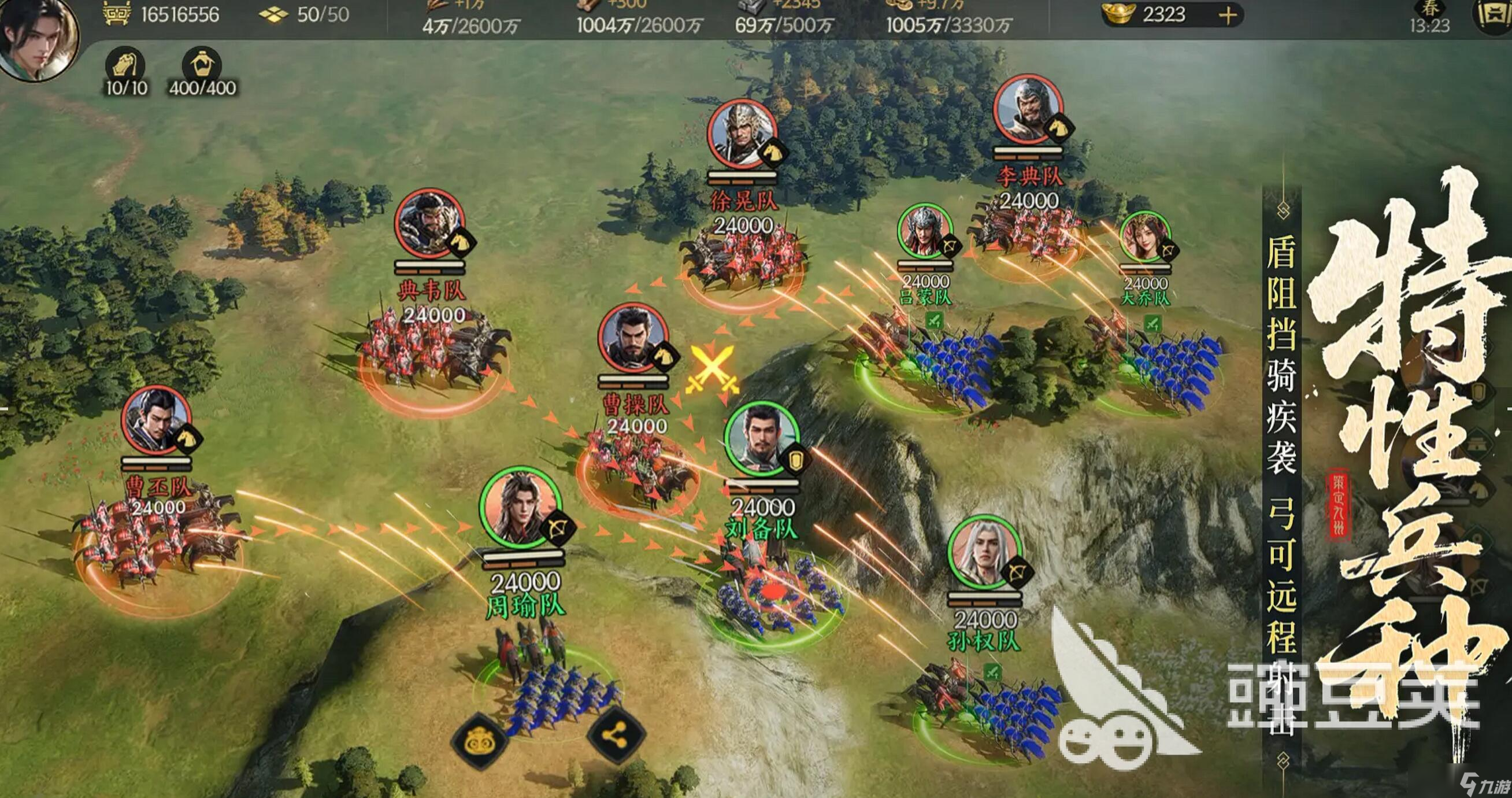Screen dimensions: 1512x798
Task: Select Li Dian's army portrait
Action: click(x=1028, y=109)
